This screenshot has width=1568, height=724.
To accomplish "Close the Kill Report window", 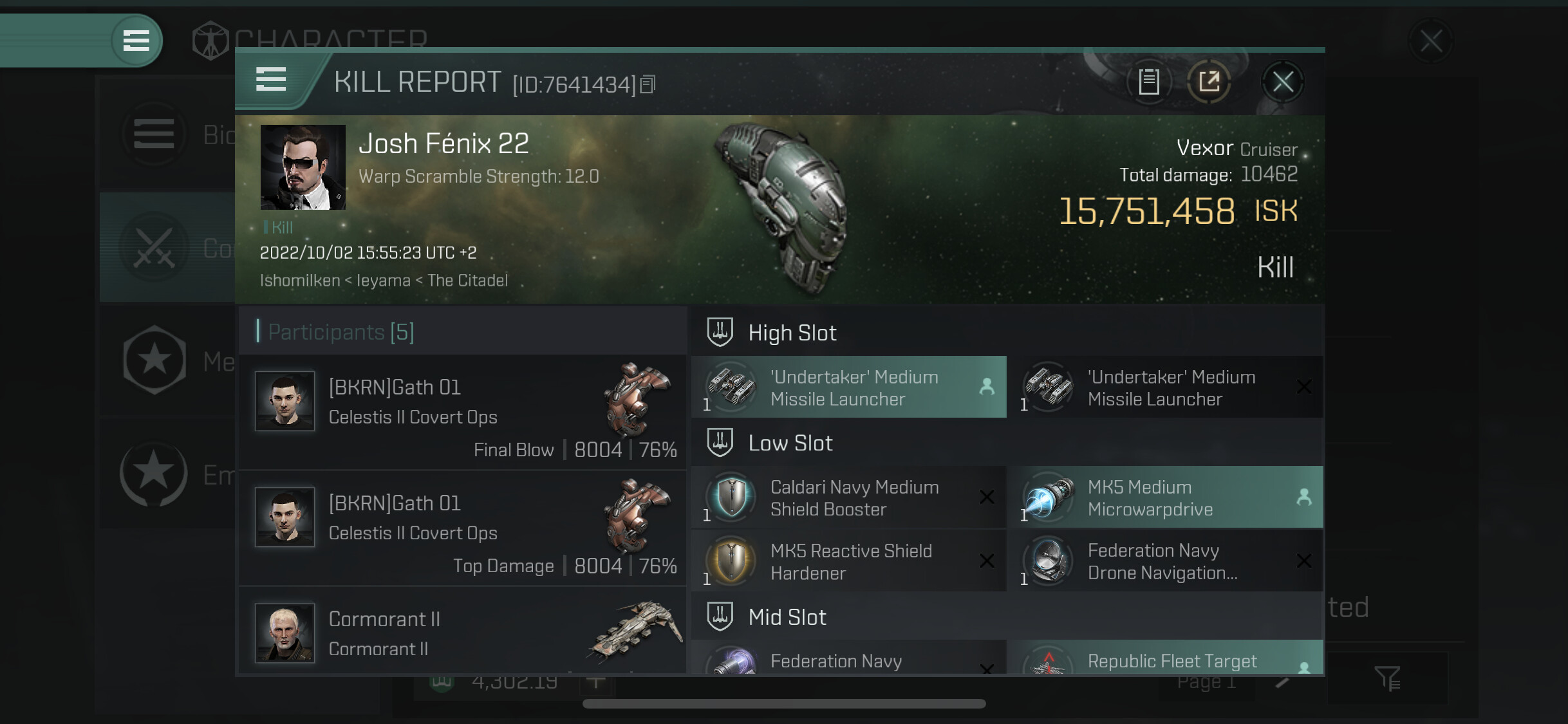I will 1282,82.
